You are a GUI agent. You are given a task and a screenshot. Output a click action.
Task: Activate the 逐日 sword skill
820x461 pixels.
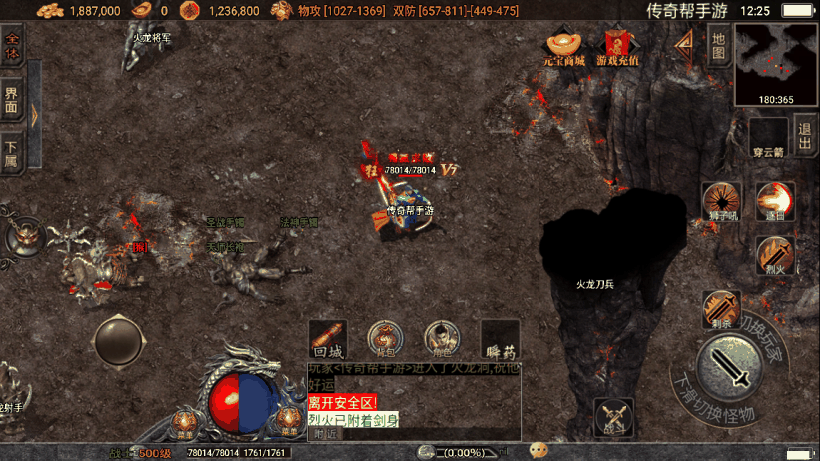774,201
